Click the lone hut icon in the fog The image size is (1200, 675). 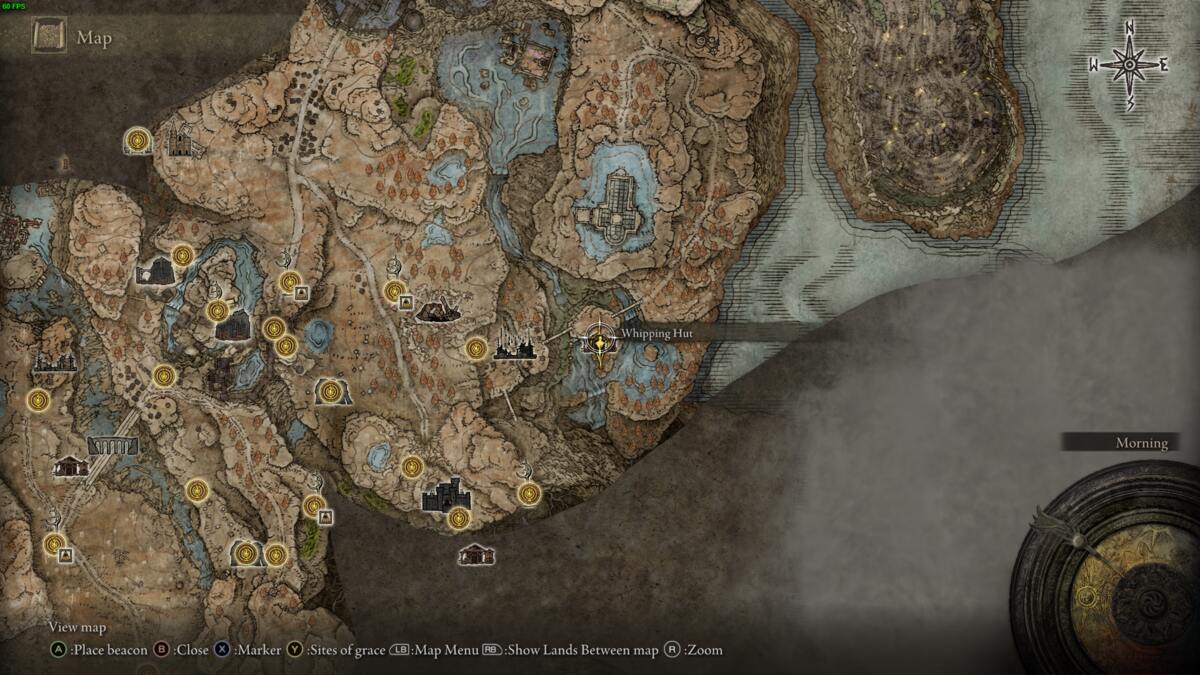pos(476,553)
